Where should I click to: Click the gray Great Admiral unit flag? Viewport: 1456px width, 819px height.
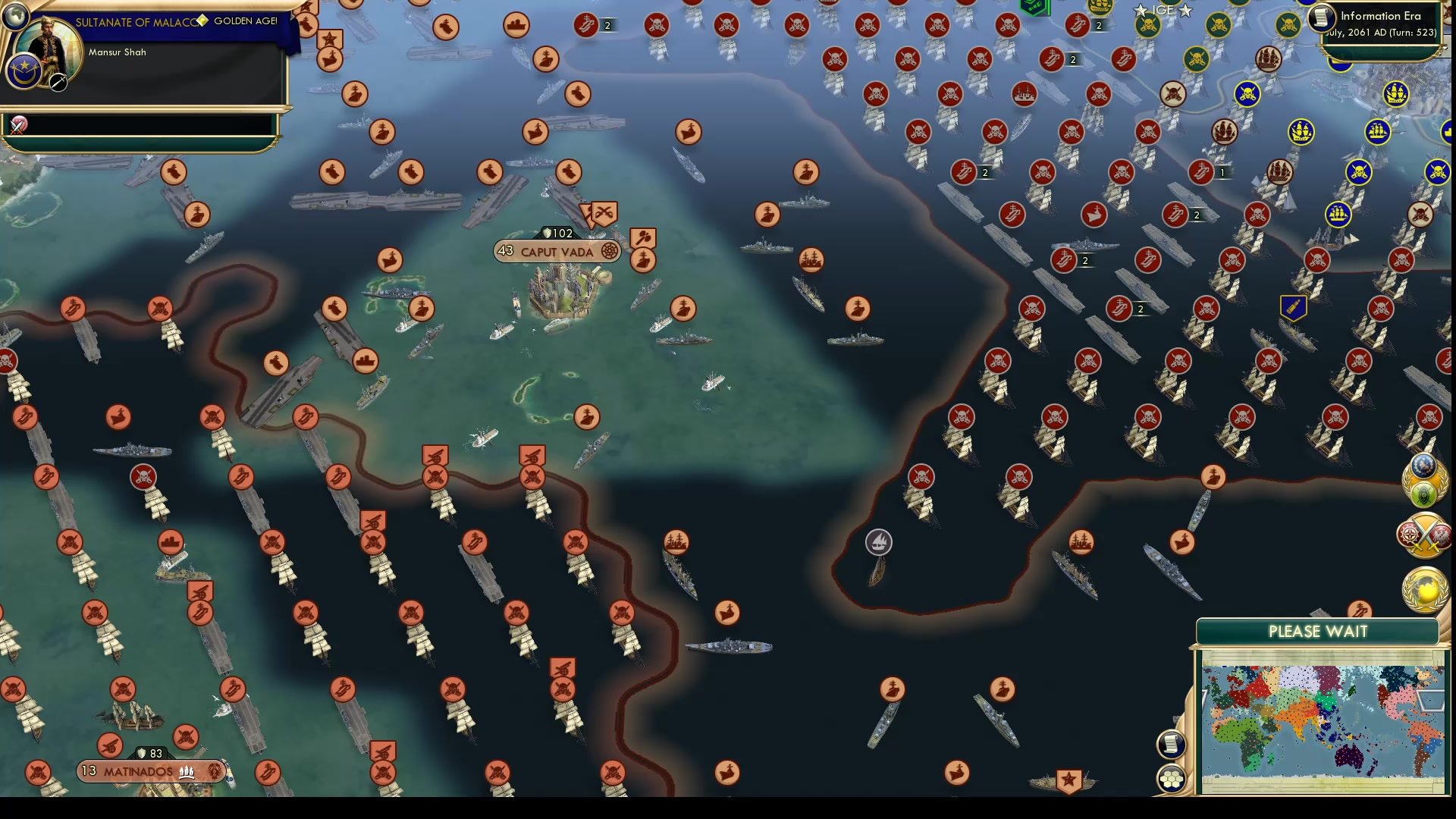878,543
